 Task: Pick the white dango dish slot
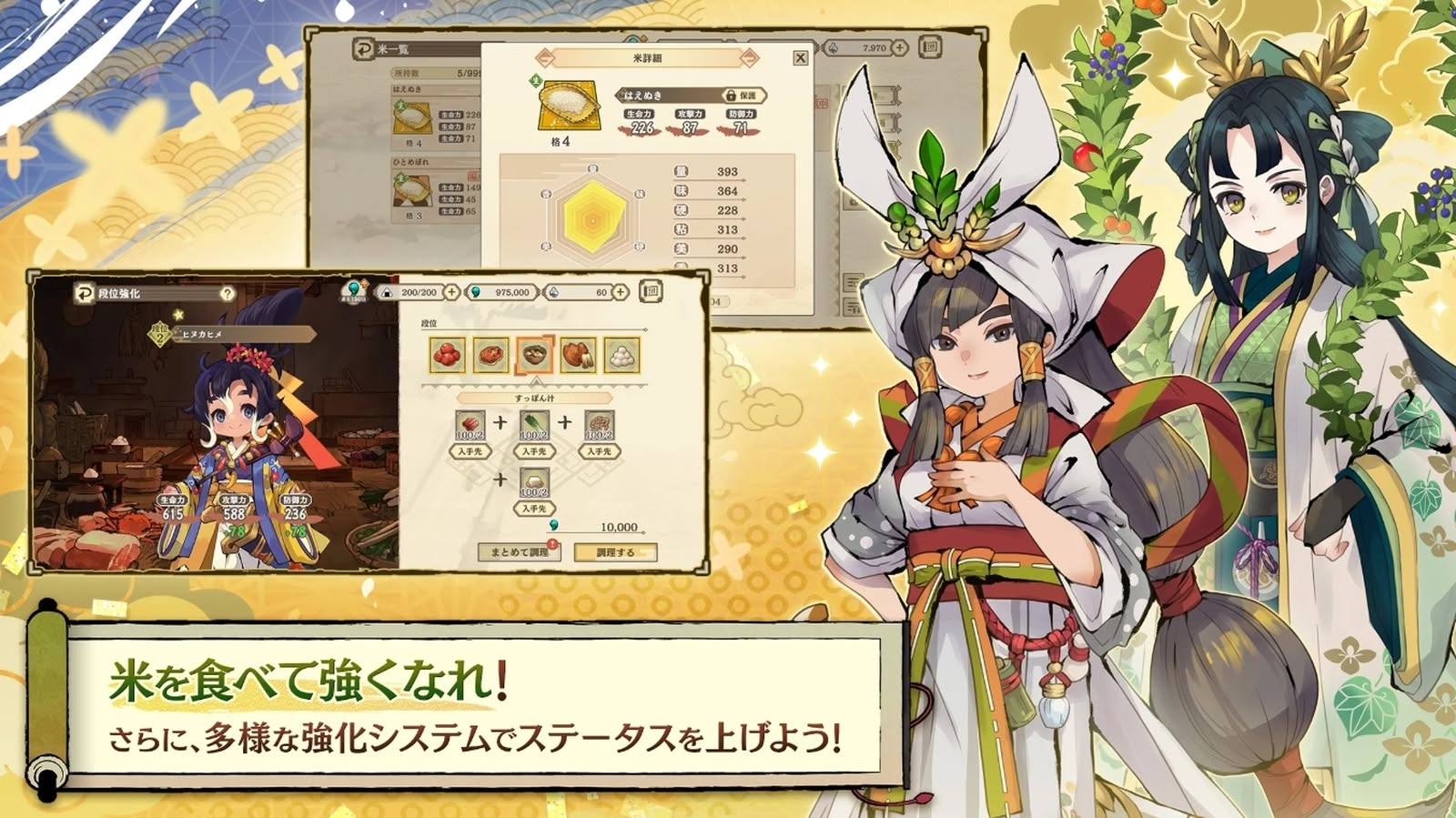click(x=622, y=355)
